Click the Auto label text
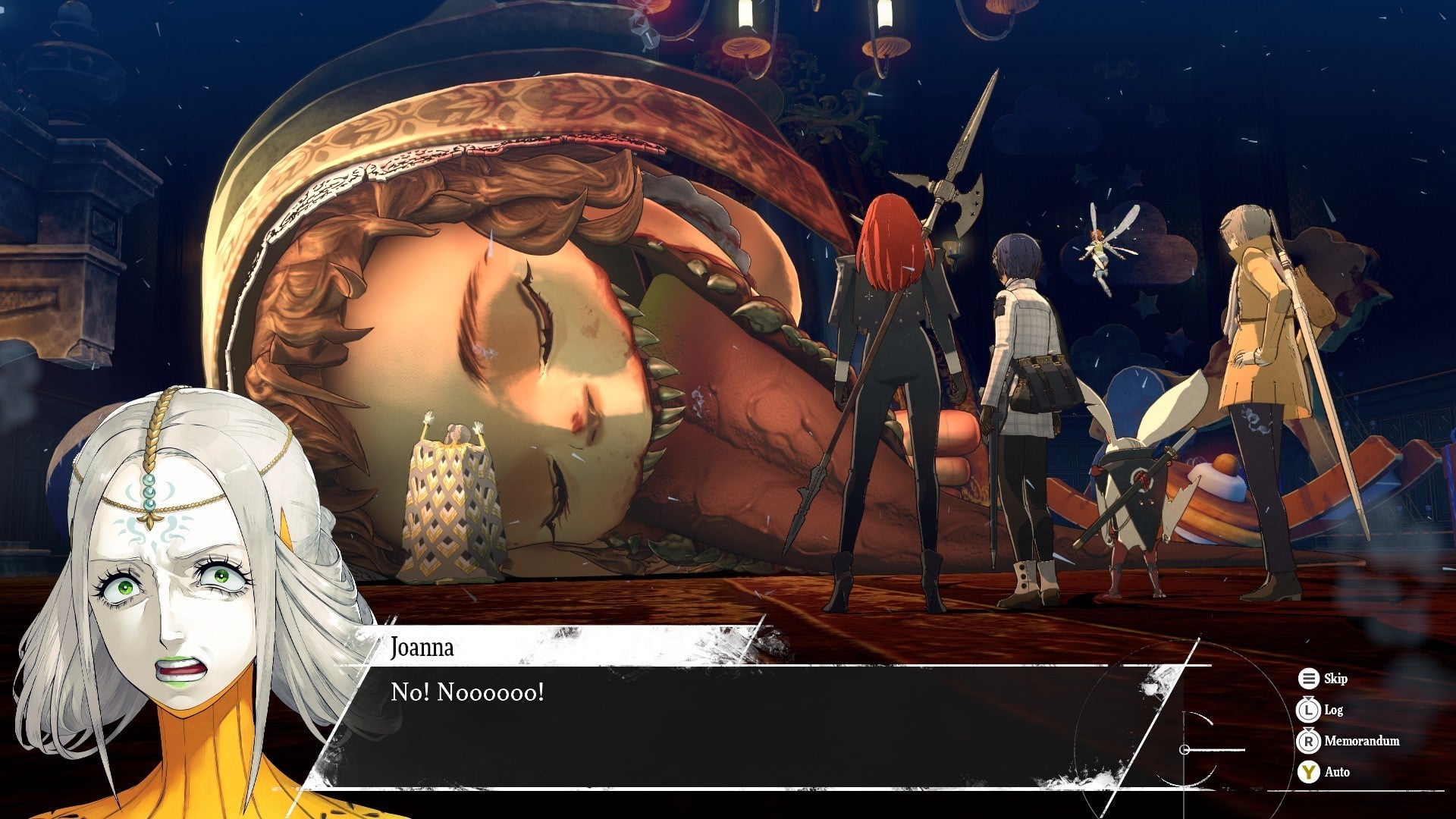This screenshot has width=1456, height=819. tap(1339, 772)
